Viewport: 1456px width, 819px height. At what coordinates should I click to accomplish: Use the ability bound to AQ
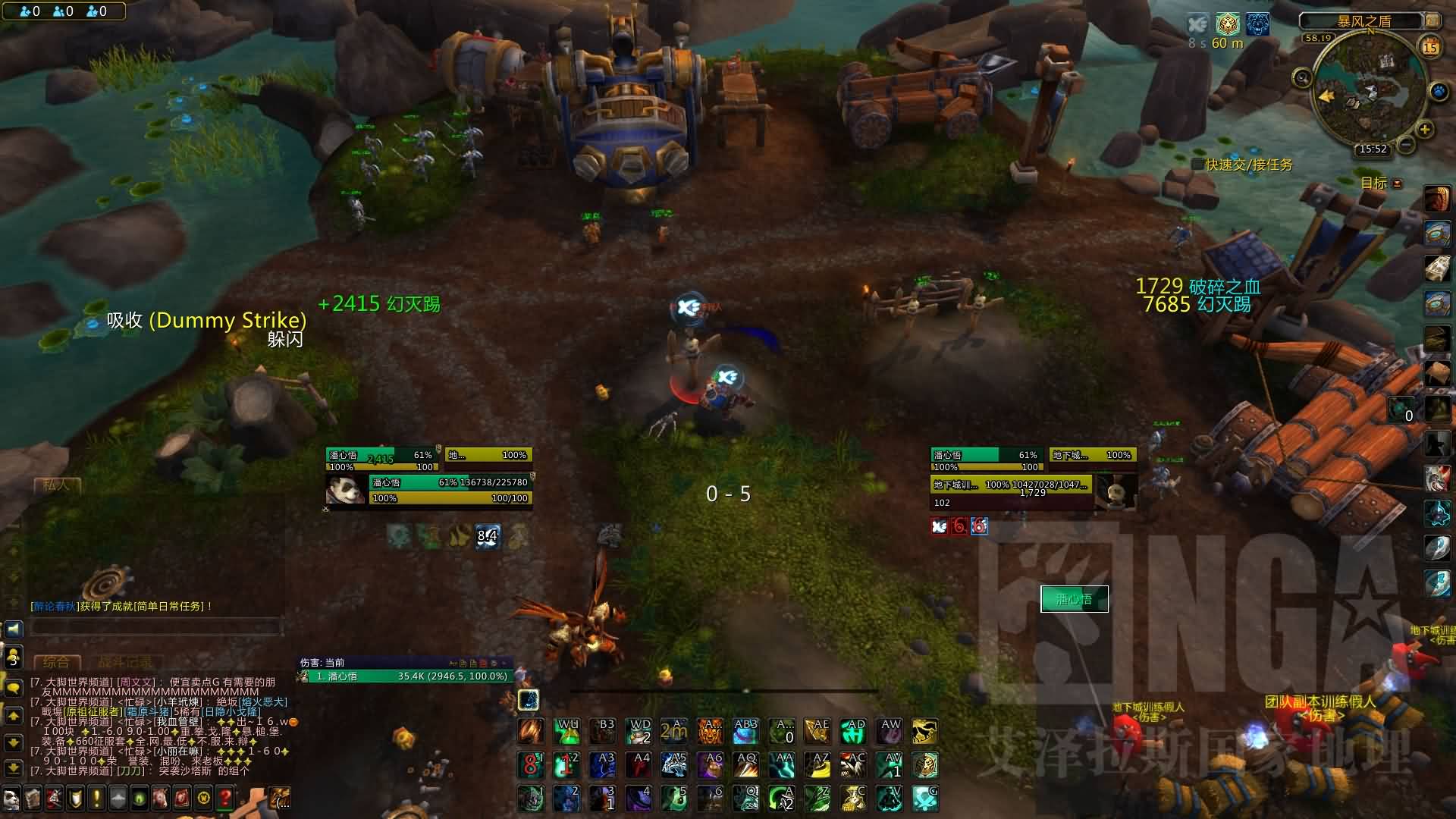click(745, 765)
